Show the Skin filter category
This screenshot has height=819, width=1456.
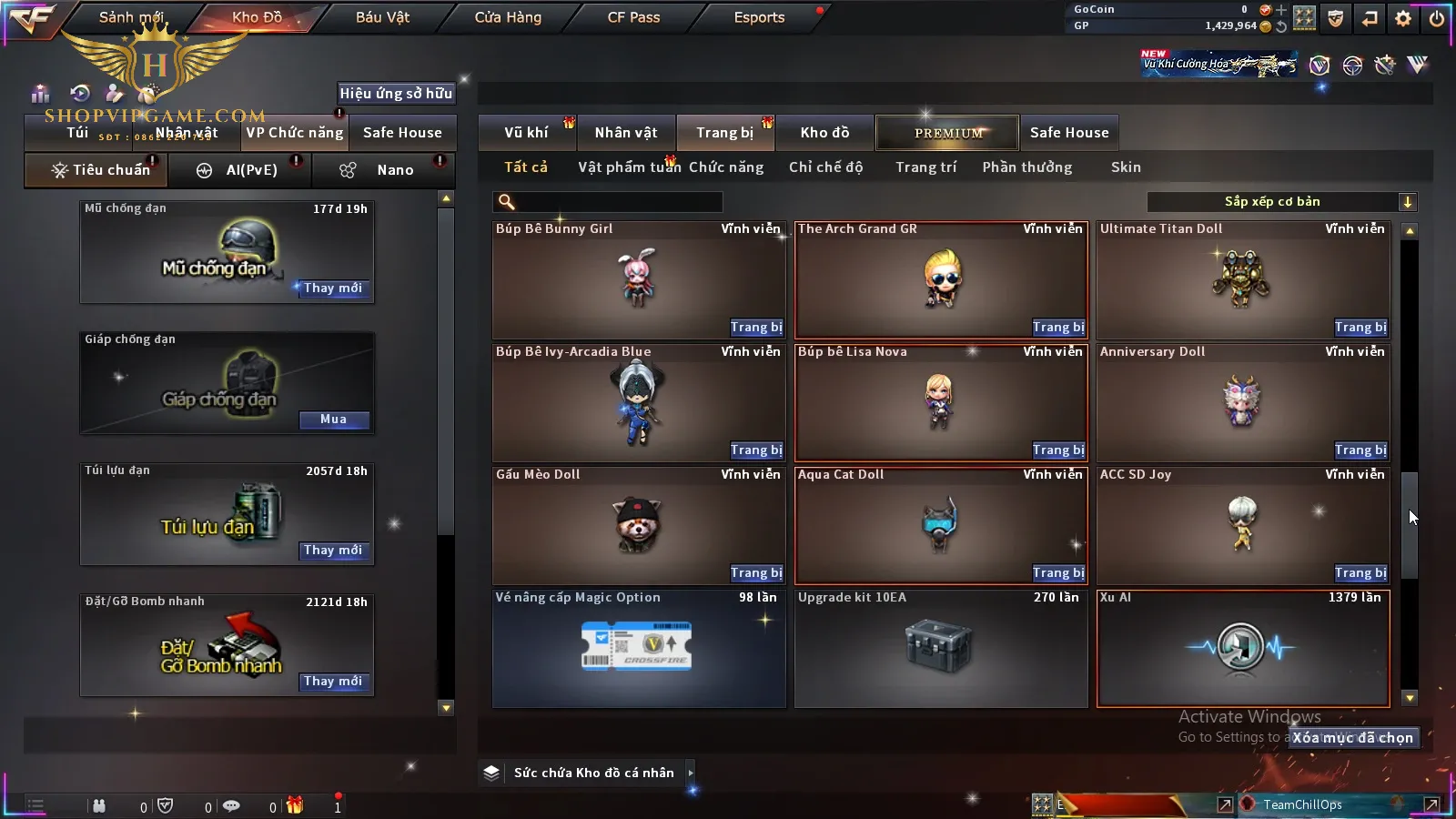pyautogui.click(x=1126, y=167)
